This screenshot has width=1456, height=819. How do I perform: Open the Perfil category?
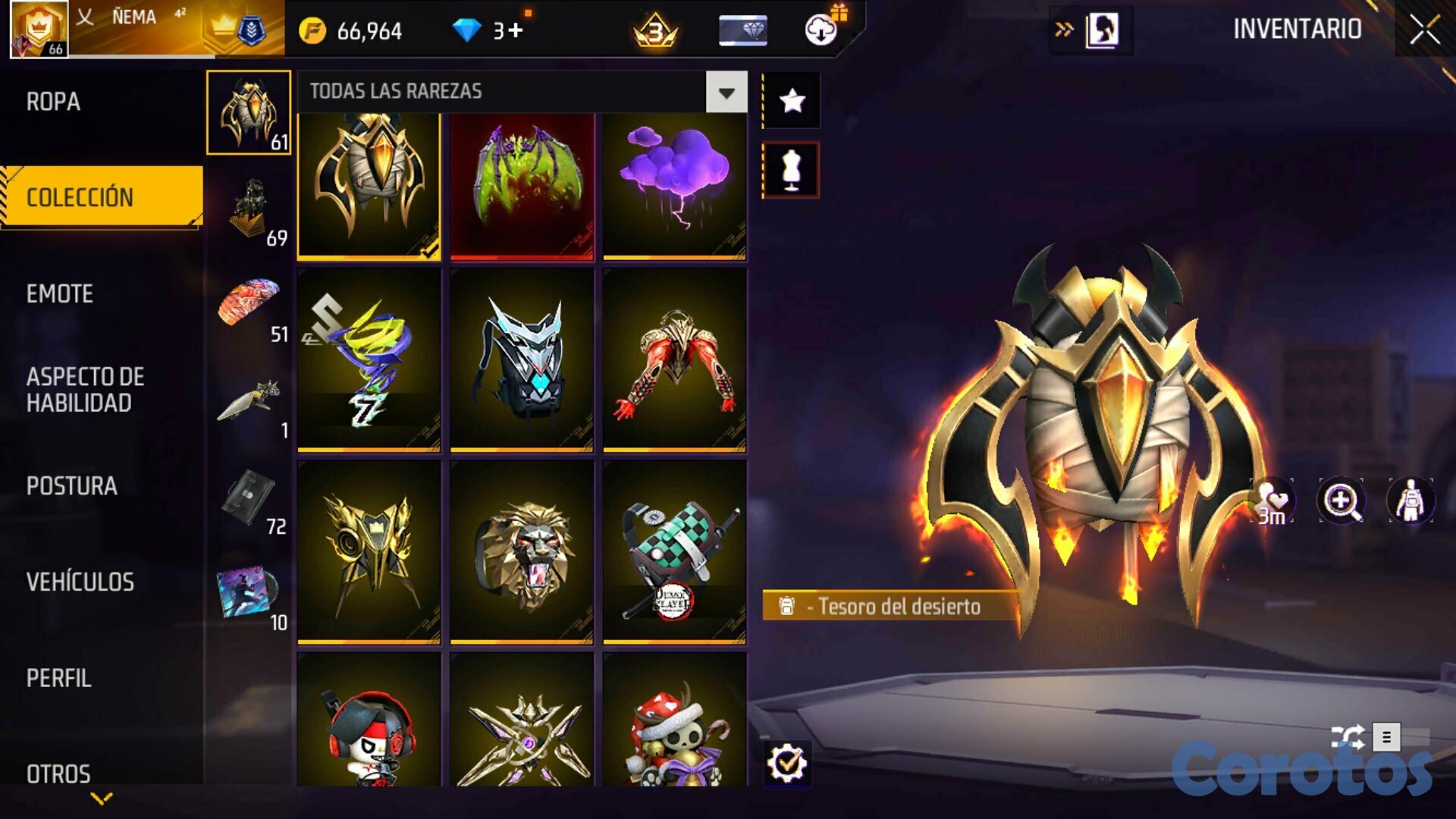click(58, 678)
